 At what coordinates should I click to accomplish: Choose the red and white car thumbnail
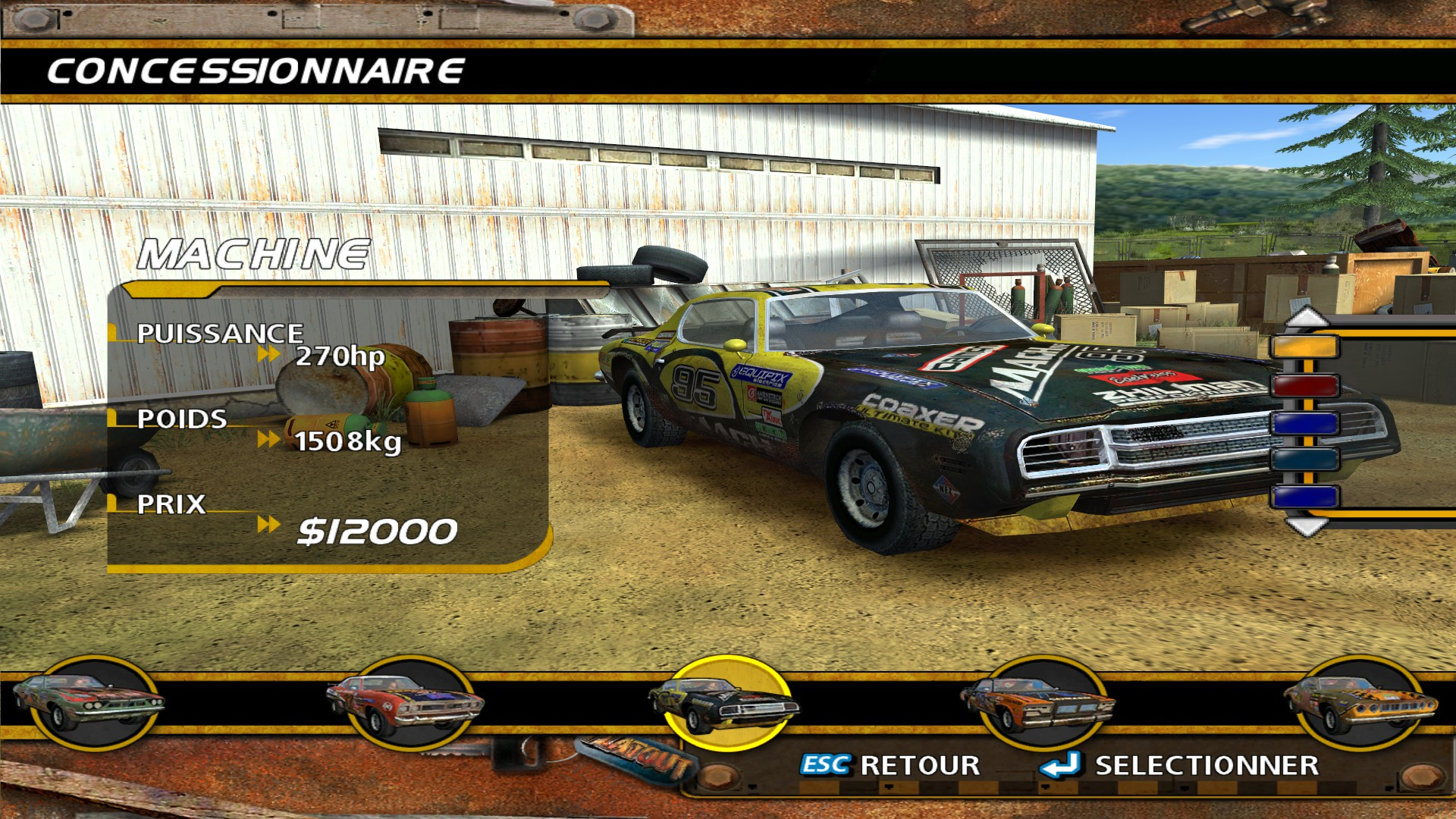click(x=407, y=702)
